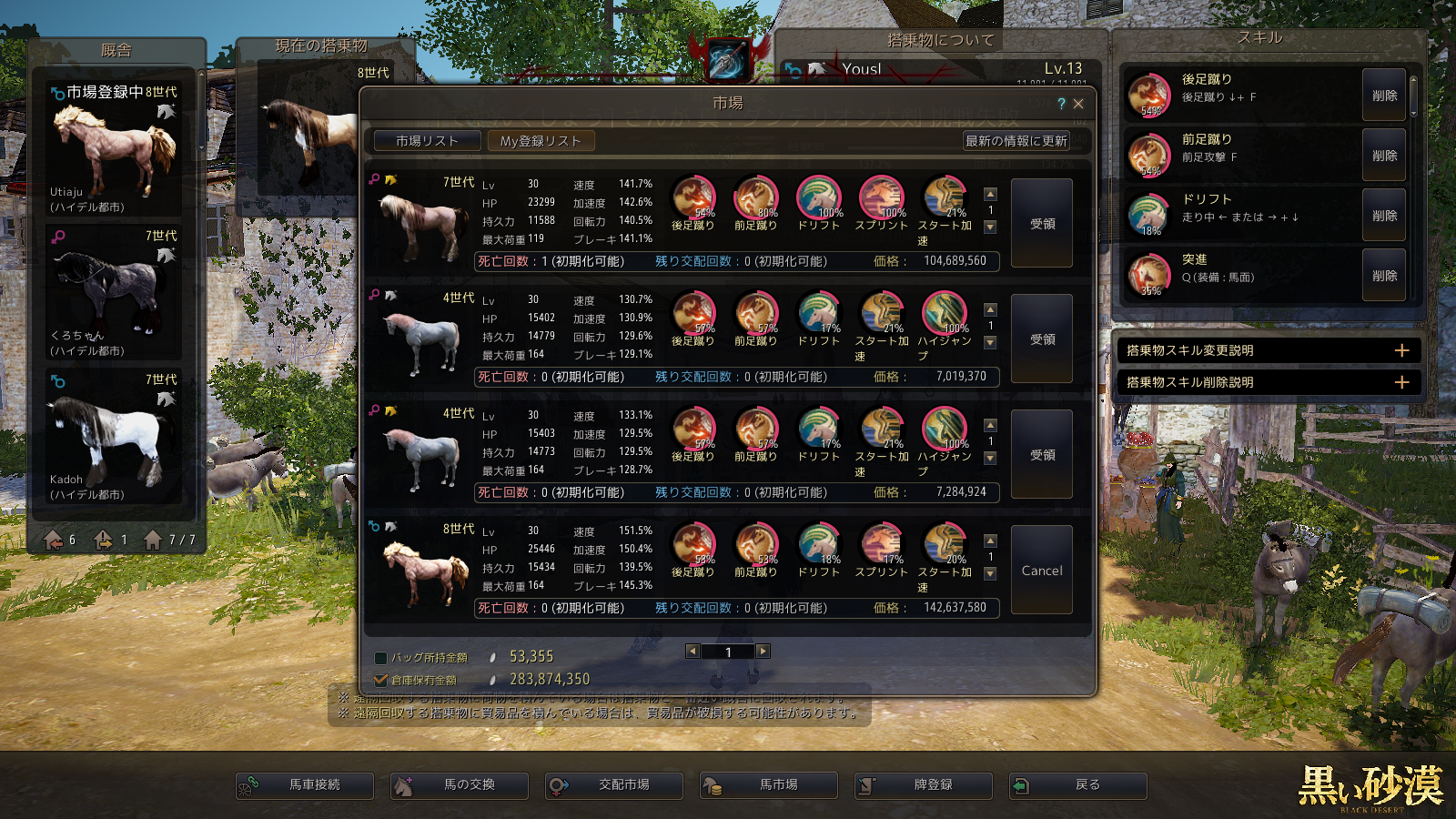The height and width of the screenshot is (819, 1456).
Task: Delete the 突進 skill
Action: click(1384, 276)
